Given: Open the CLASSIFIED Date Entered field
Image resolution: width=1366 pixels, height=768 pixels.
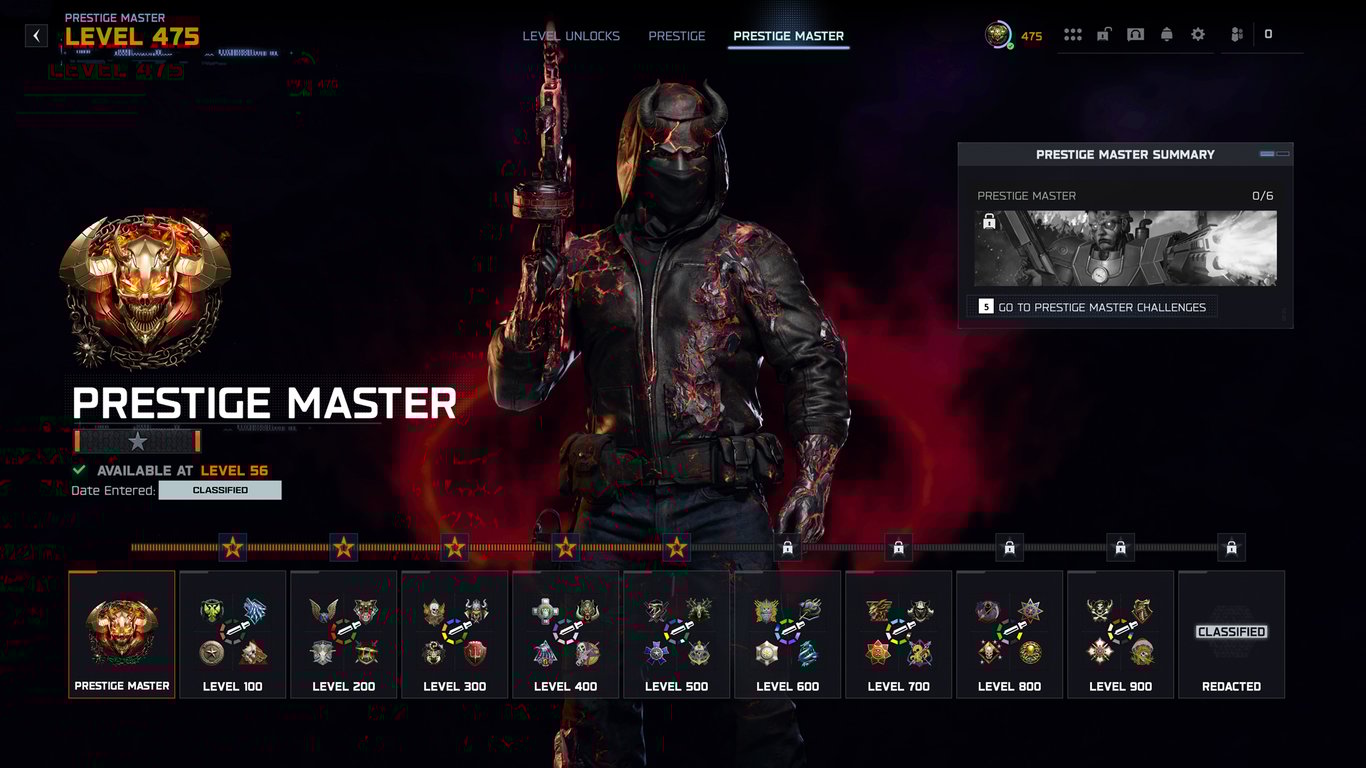Looking at the screenshot, I should [x=220, y=490].
